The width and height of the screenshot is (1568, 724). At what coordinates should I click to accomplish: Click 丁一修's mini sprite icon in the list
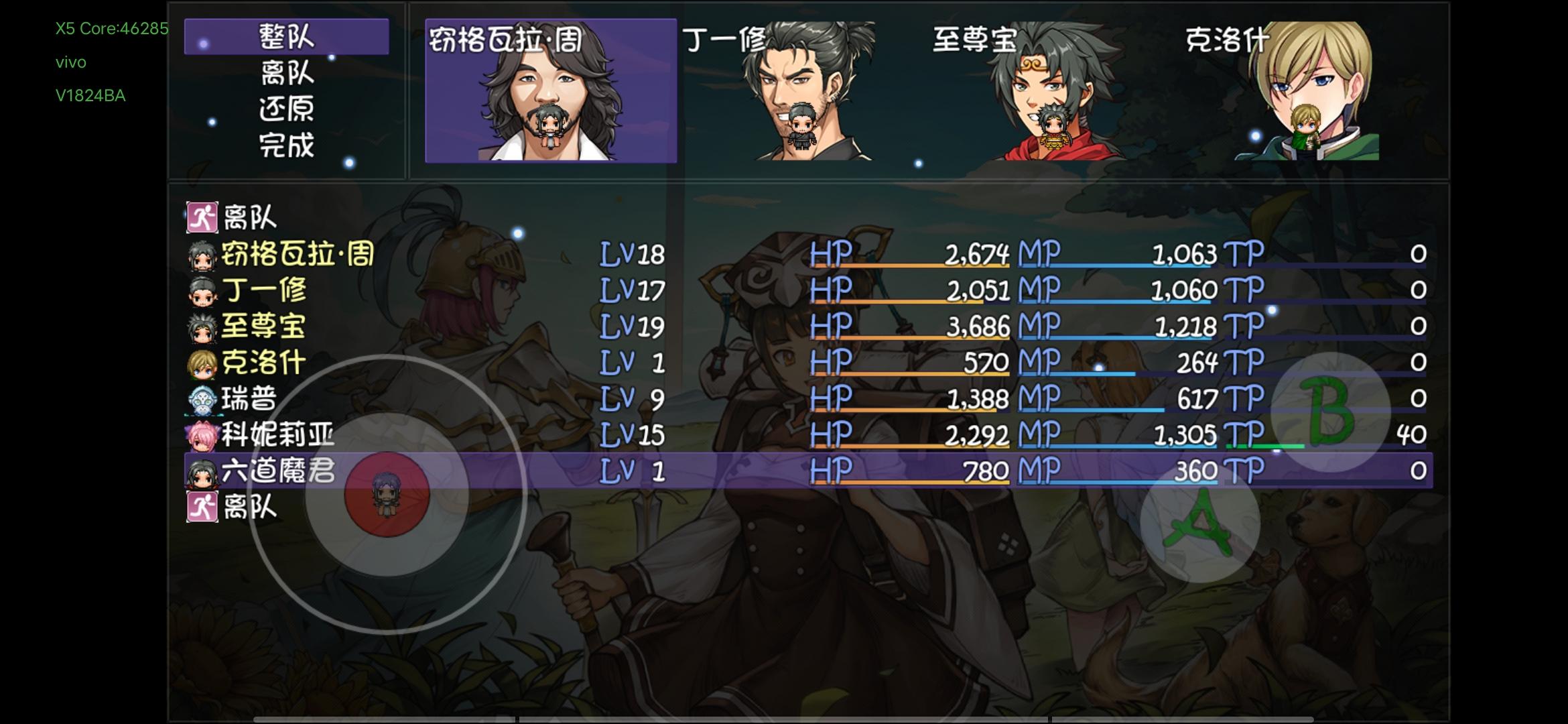click(201, 292)
